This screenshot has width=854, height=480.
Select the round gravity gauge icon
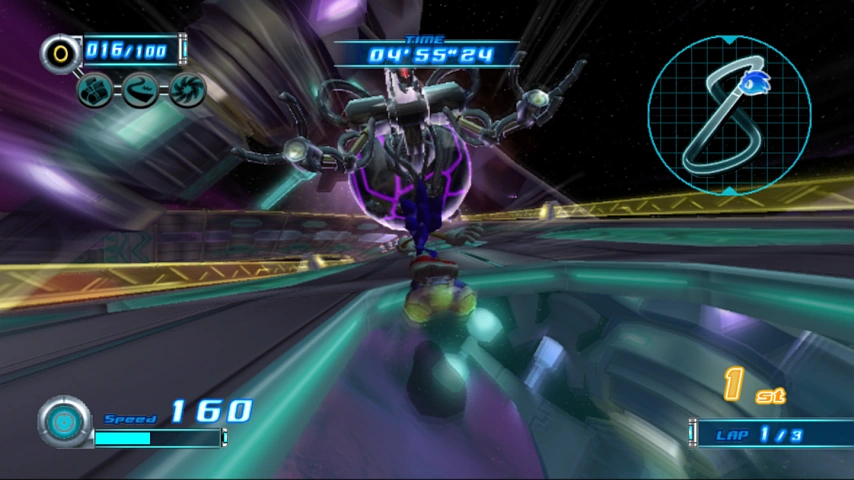click(x=65, y=422)
